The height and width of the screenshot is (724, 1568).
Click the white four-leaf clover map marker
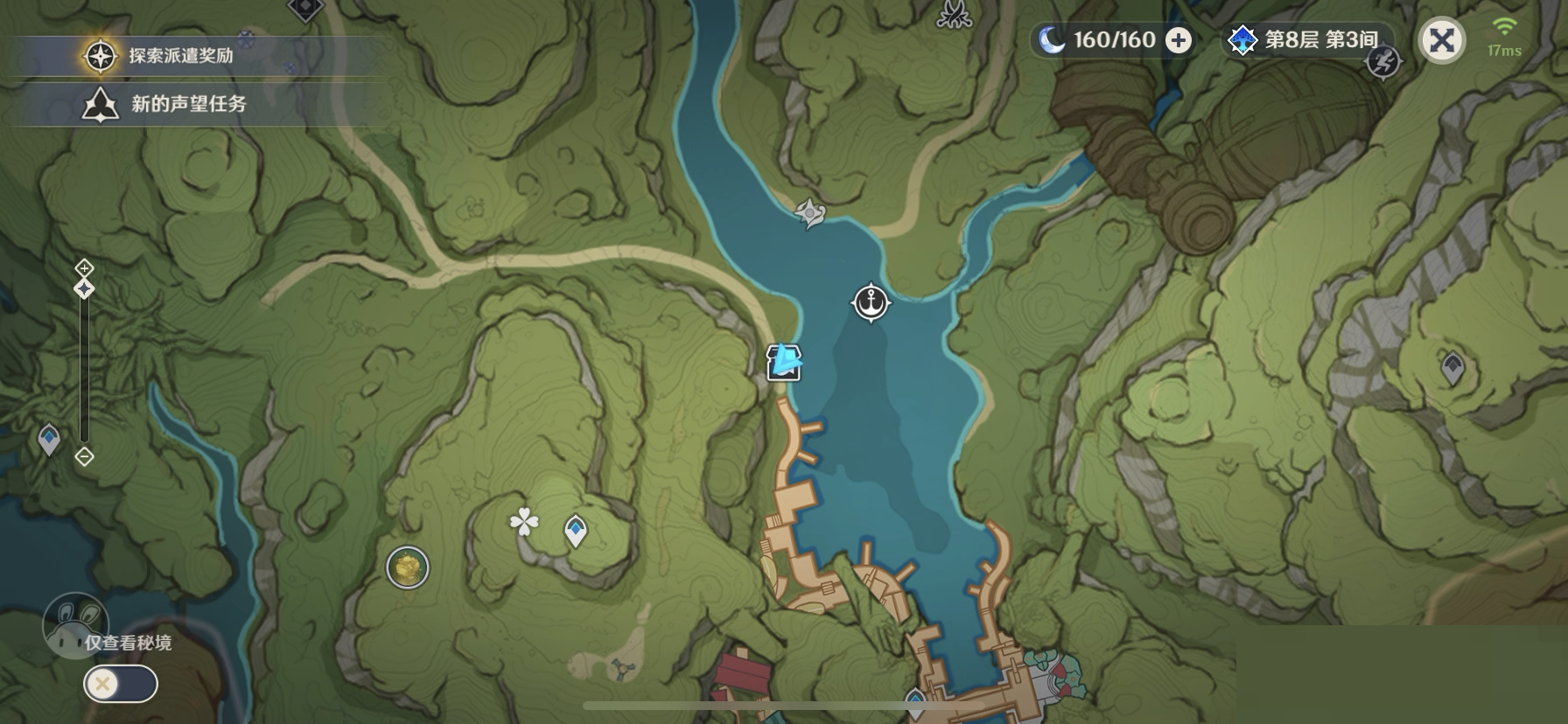[x=524, y=523]
